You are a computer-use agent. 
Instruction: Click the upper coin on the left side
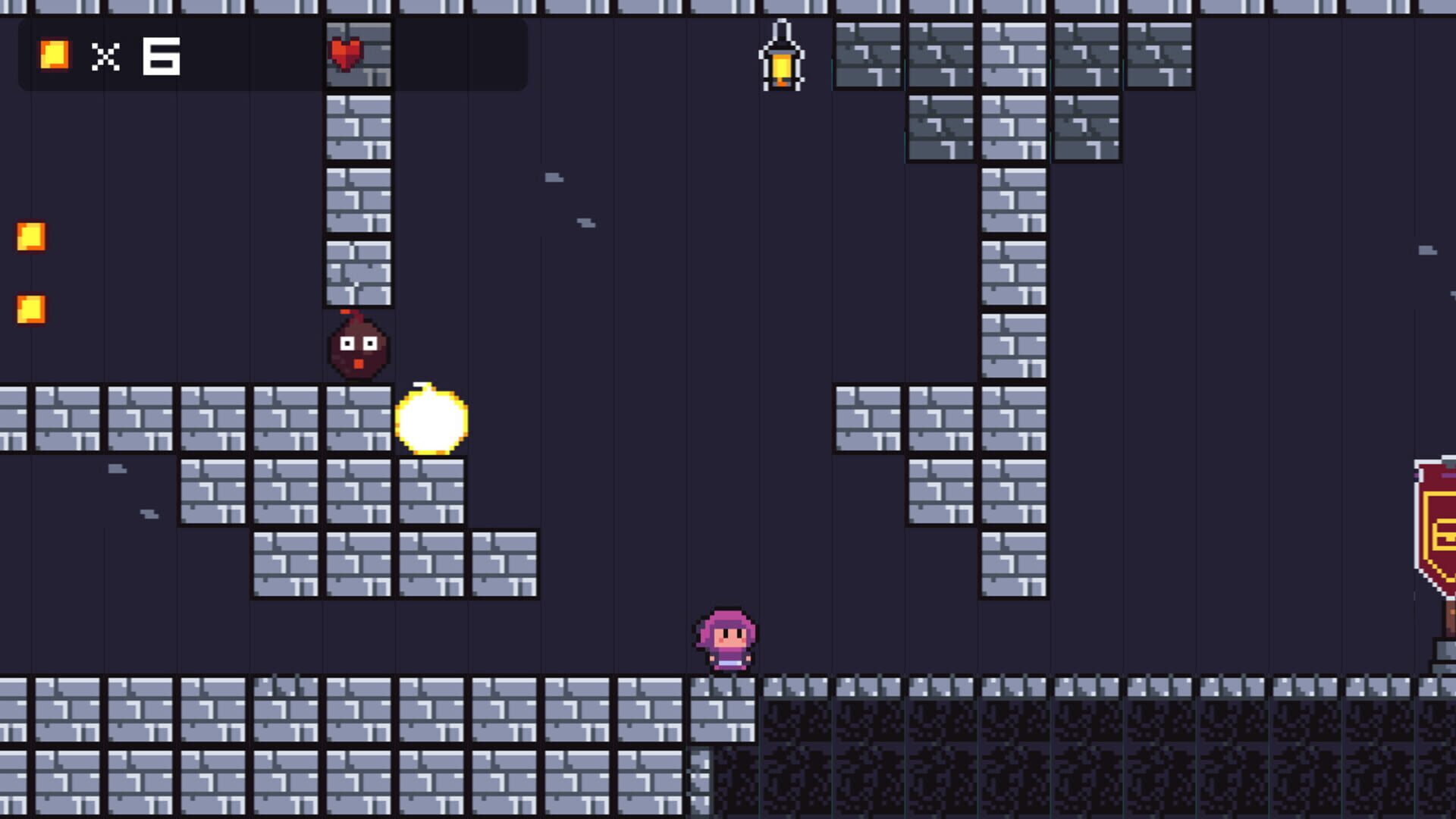click(31, 237)
